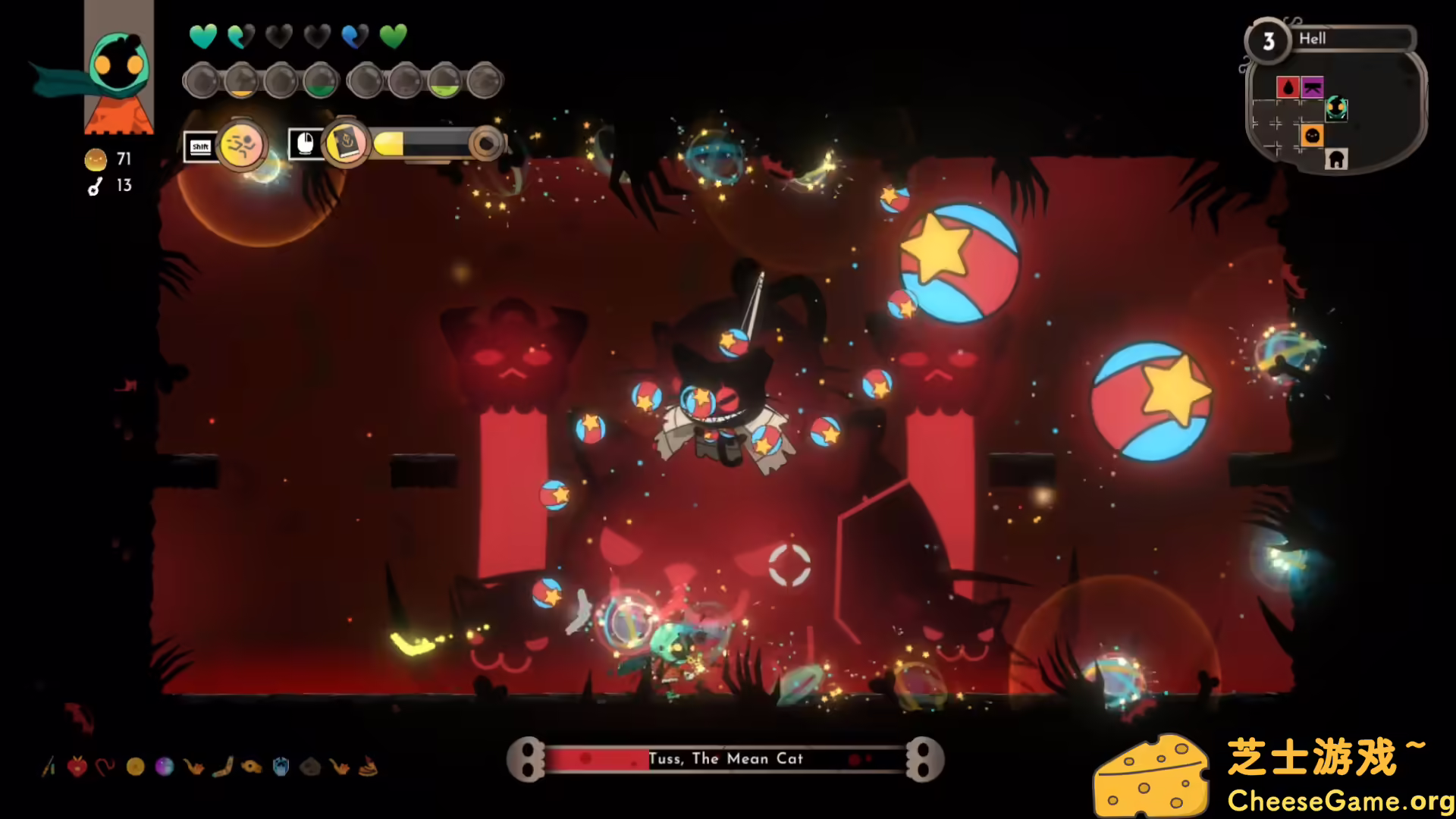Image resolution: width=1456 pixels, height=819 pixels.
Task: Click the donut ring item on the hotbar
Action: click(250, 766)
